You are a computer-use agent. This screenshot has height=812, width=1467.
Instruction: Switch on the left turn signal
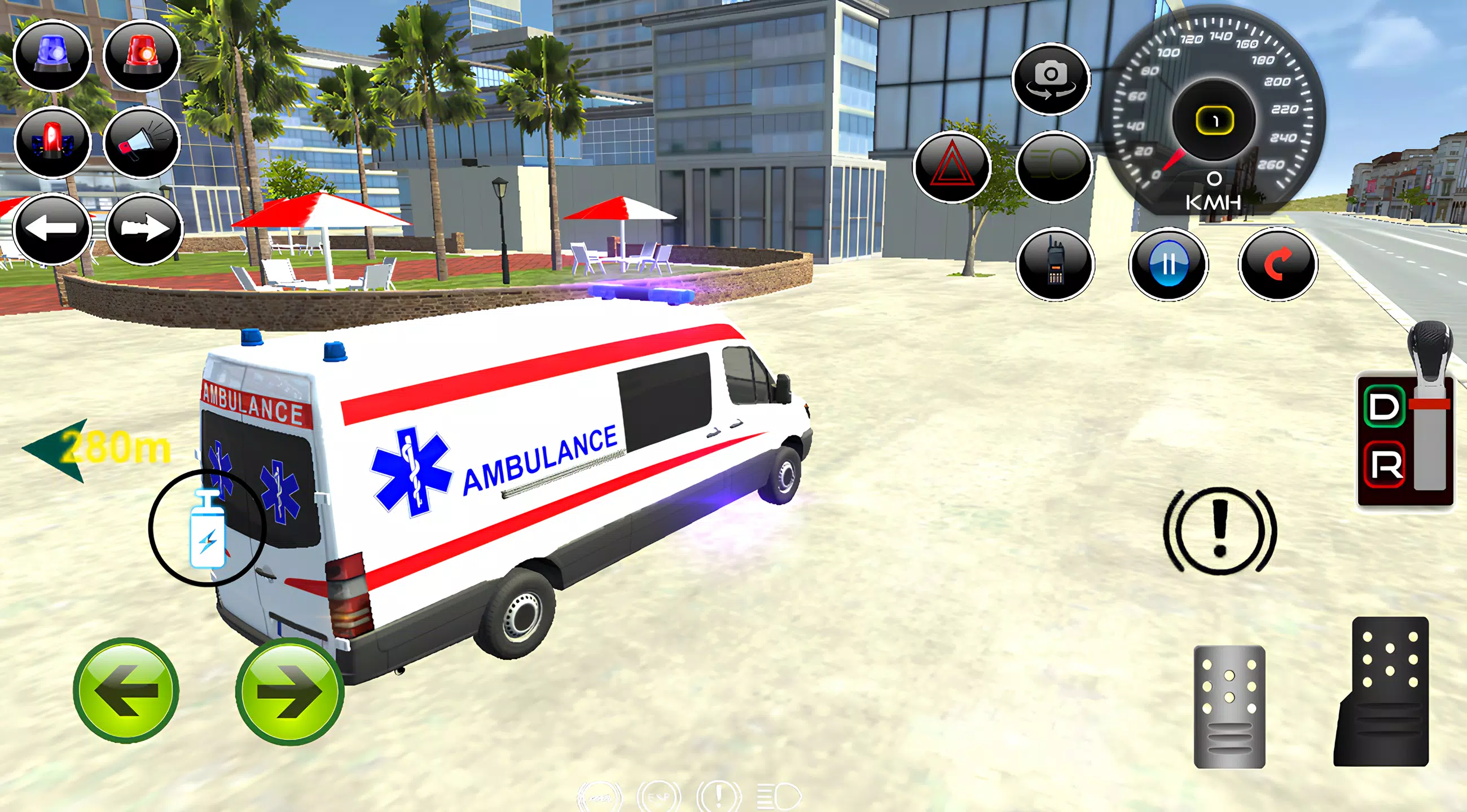[x=52, y=229]
